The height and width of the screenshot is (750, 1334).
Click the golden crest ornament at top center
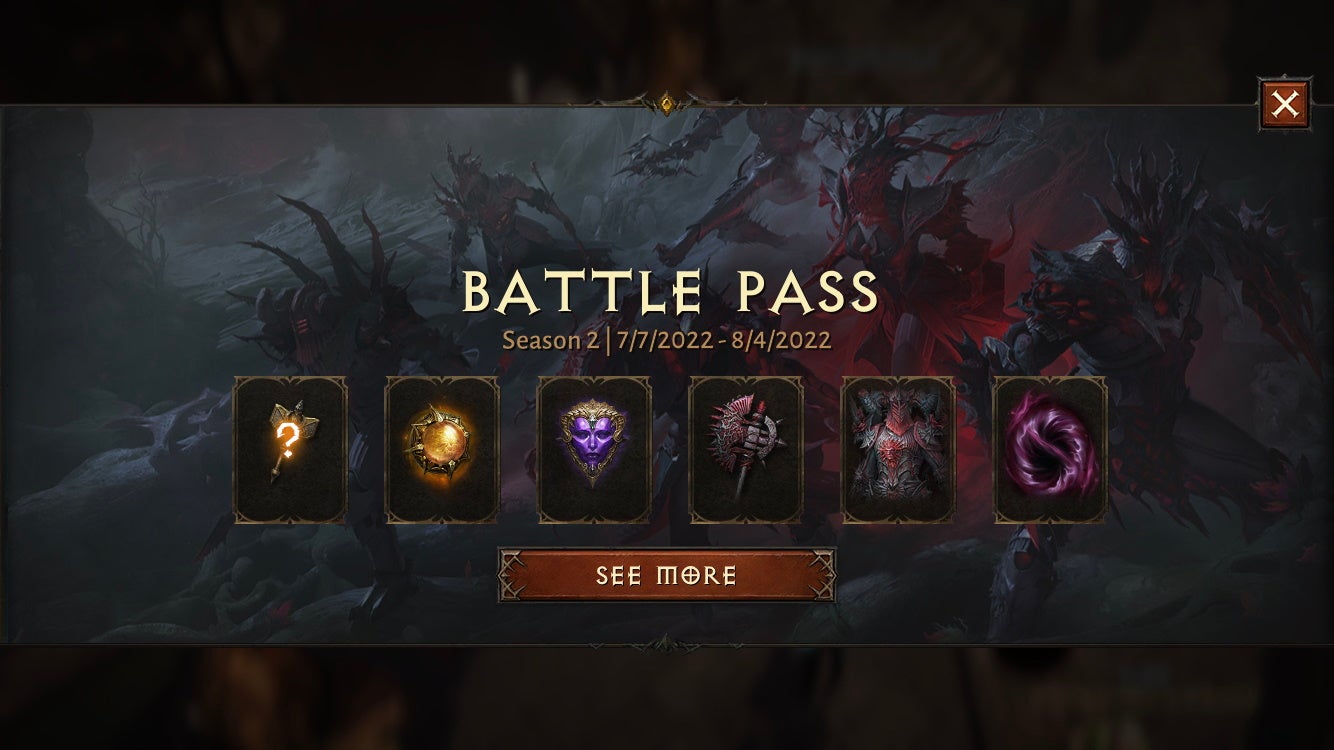pos(667,102)
